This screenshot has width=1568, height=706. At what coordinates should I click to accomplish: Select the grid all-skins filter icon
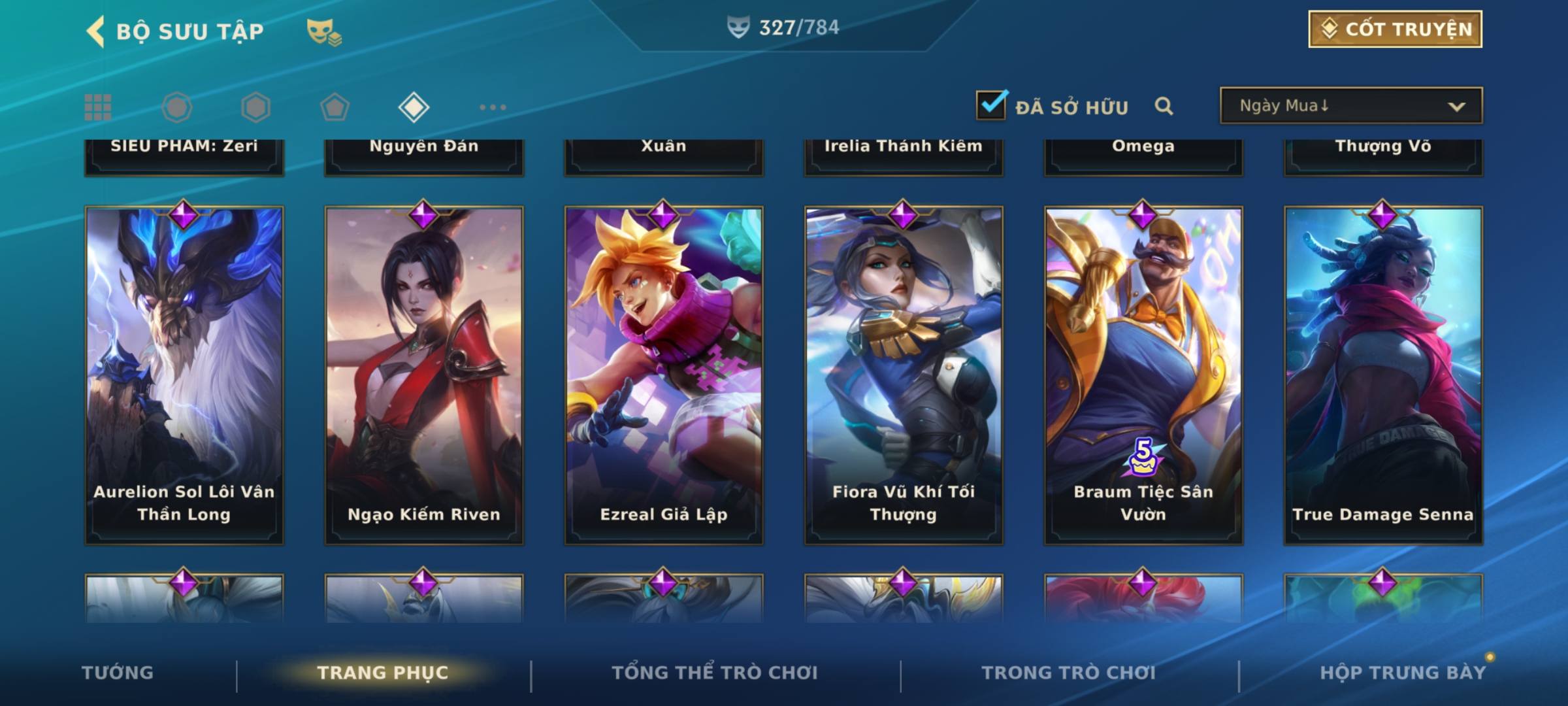(98, 107)
